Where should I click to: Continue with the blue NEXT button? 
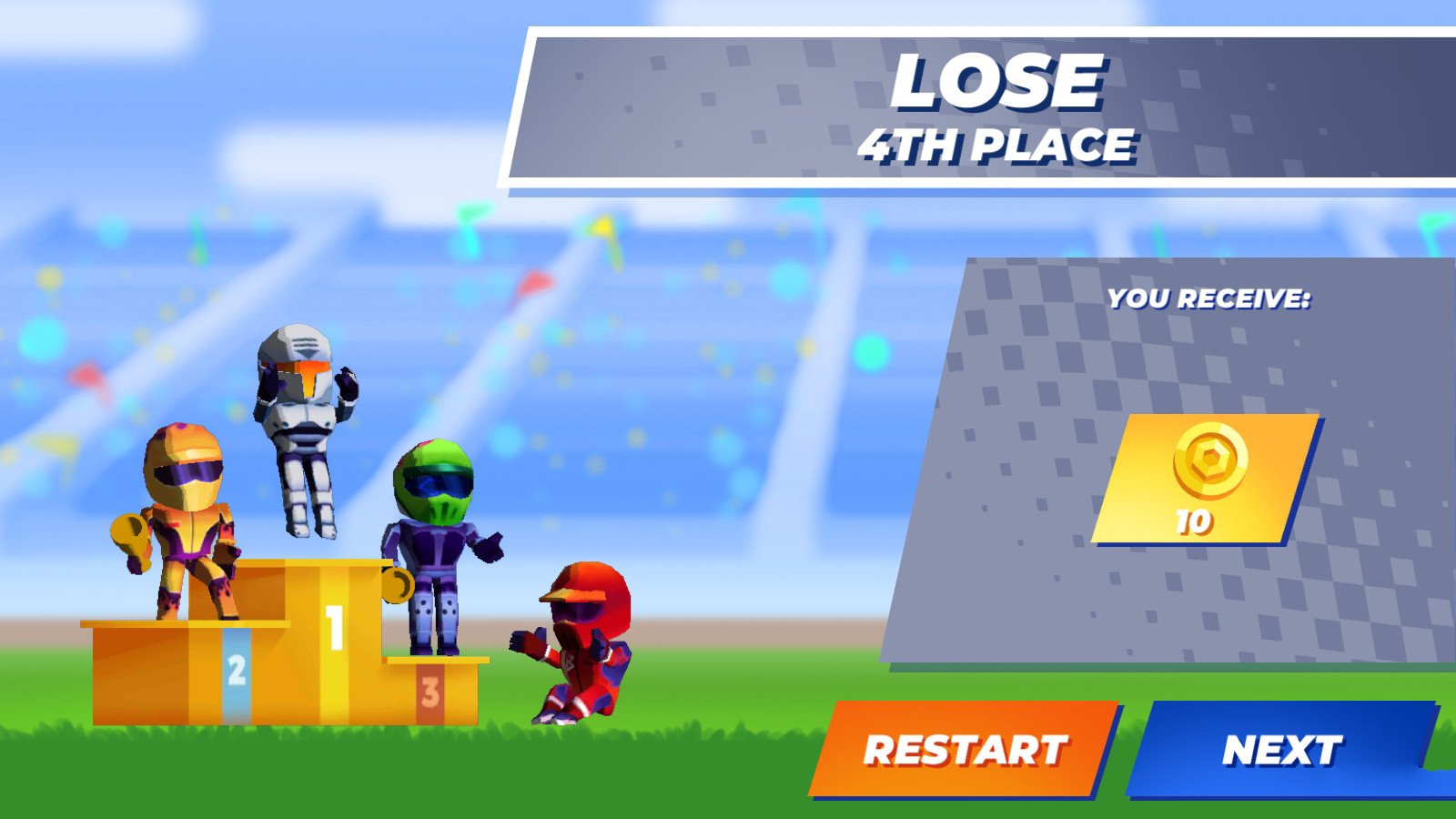[1281, 750]
